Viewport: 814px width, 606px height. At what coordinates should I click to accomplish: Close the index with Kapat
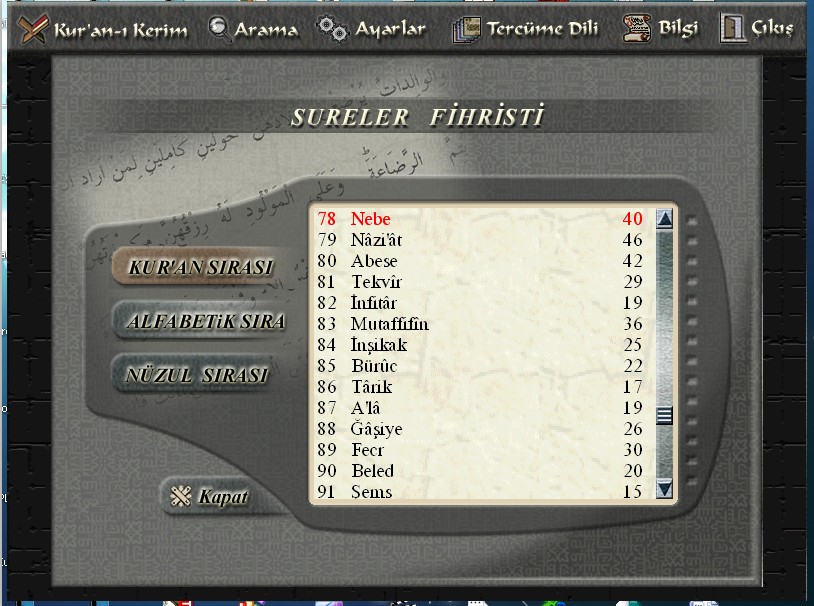coord(210,497)
